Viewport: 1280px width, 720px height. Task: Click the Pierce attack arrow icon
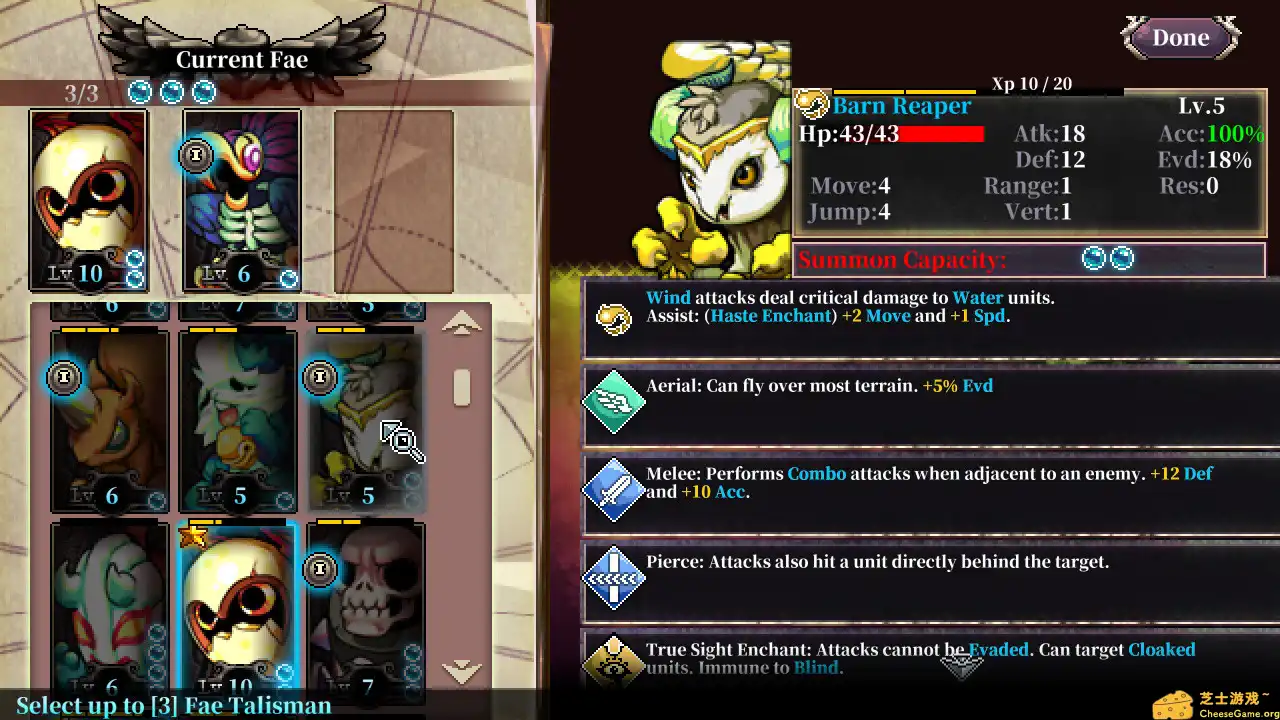(613, 580)
